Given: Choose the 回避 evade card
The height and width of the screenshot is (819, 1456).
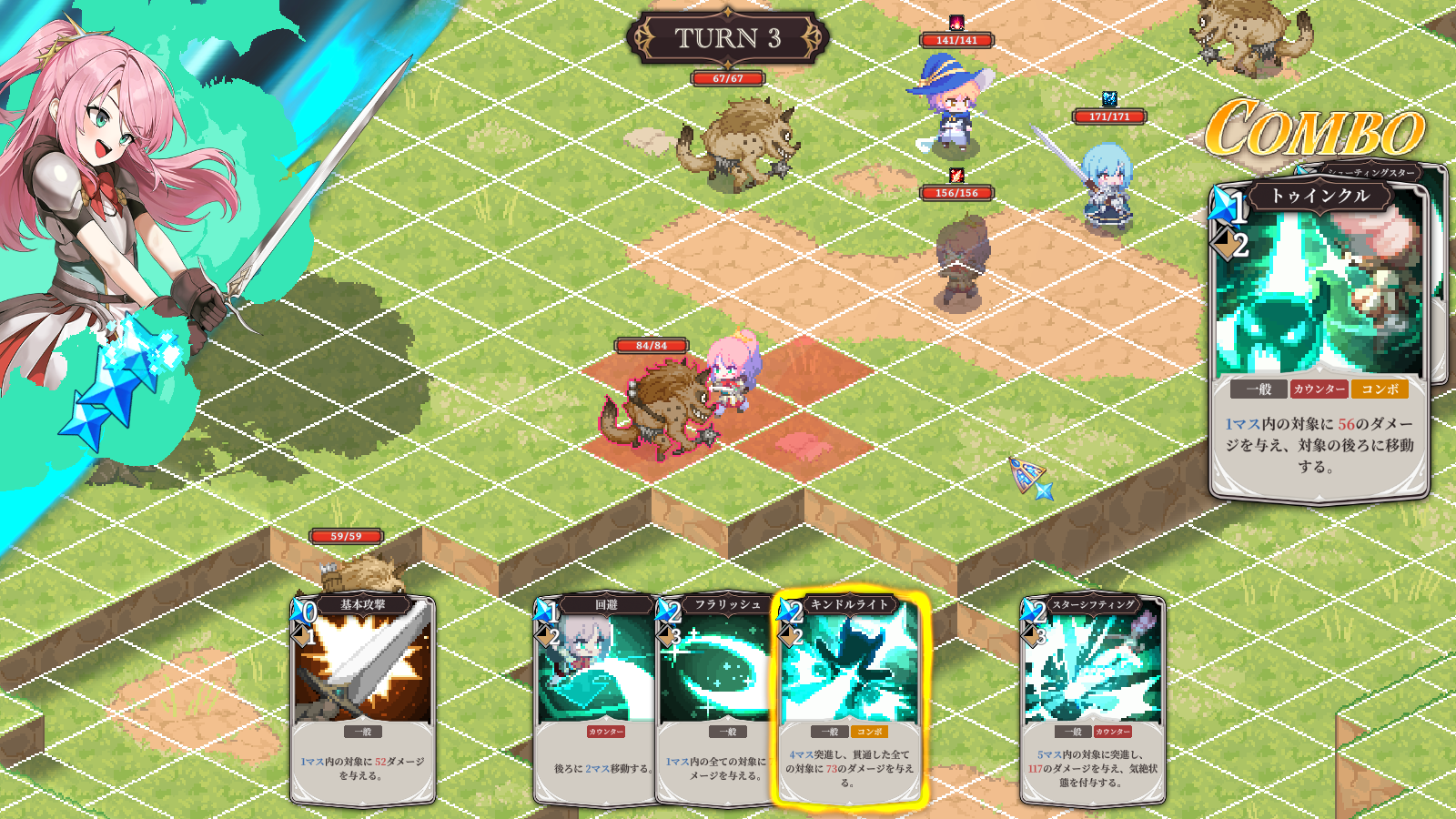Looking at the screenshot, I should [x=593, y=699].
